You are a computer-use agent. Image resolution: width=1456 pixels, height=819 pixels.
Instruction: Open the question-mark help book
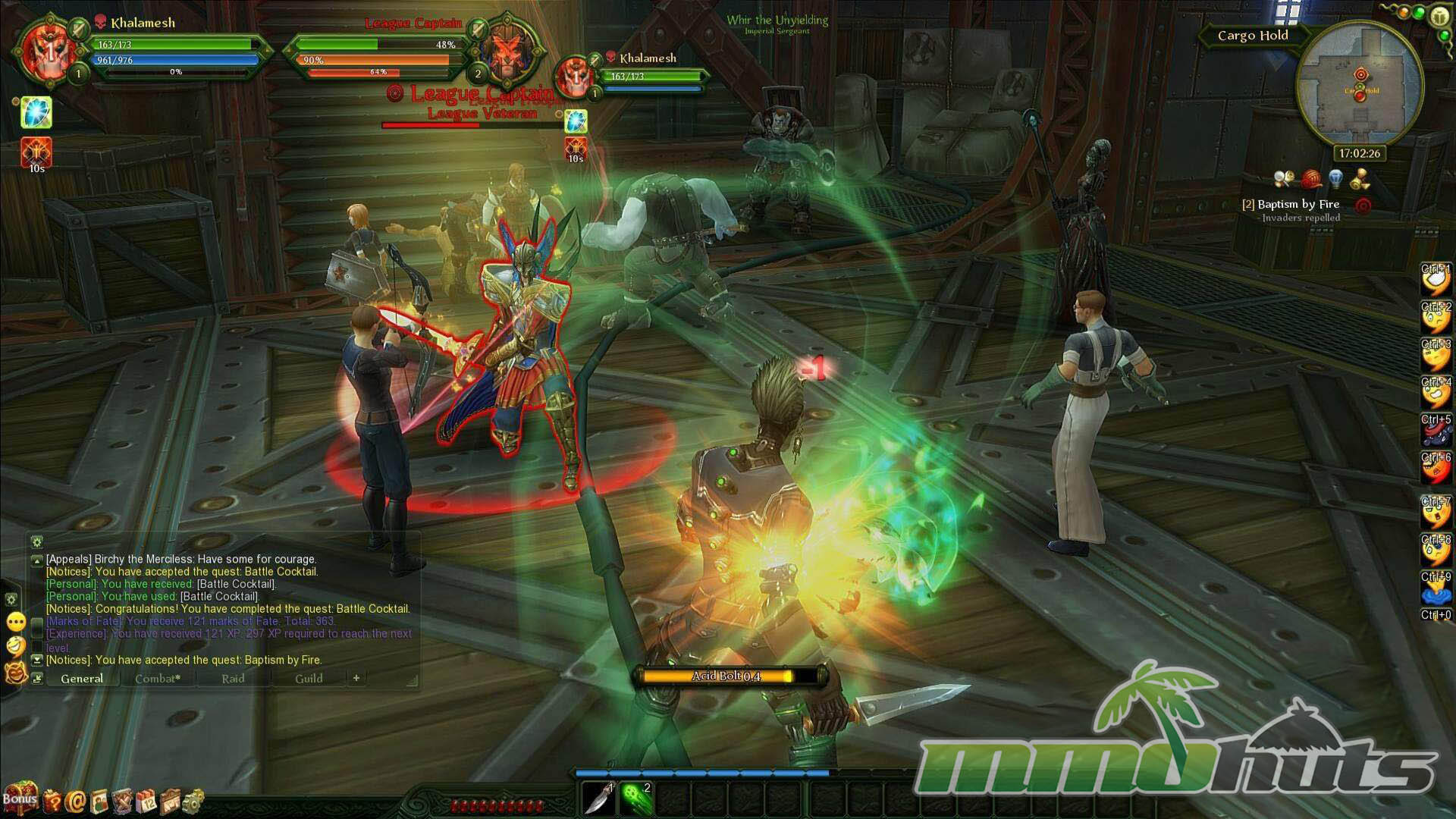[52, 800]
